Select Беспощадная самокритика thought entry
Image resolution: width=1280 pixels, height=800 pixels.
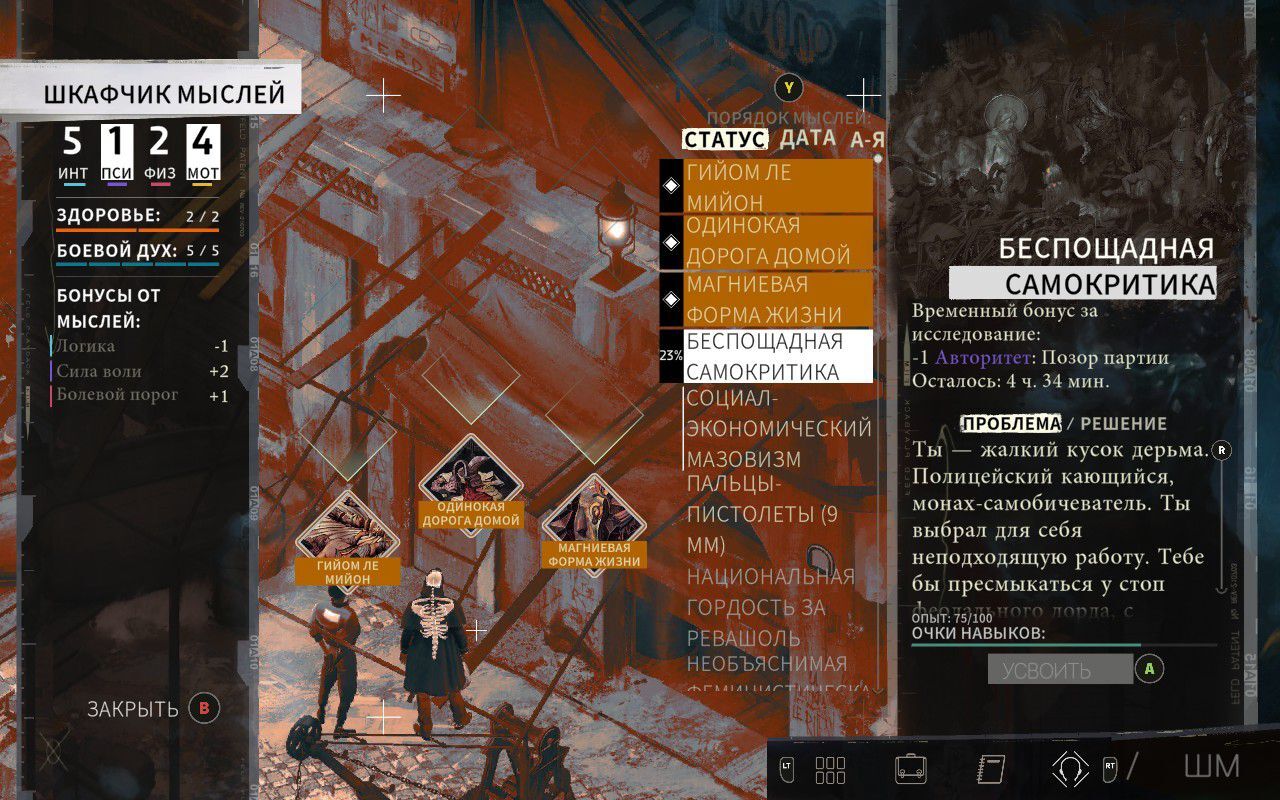click(x=765, y=357)
